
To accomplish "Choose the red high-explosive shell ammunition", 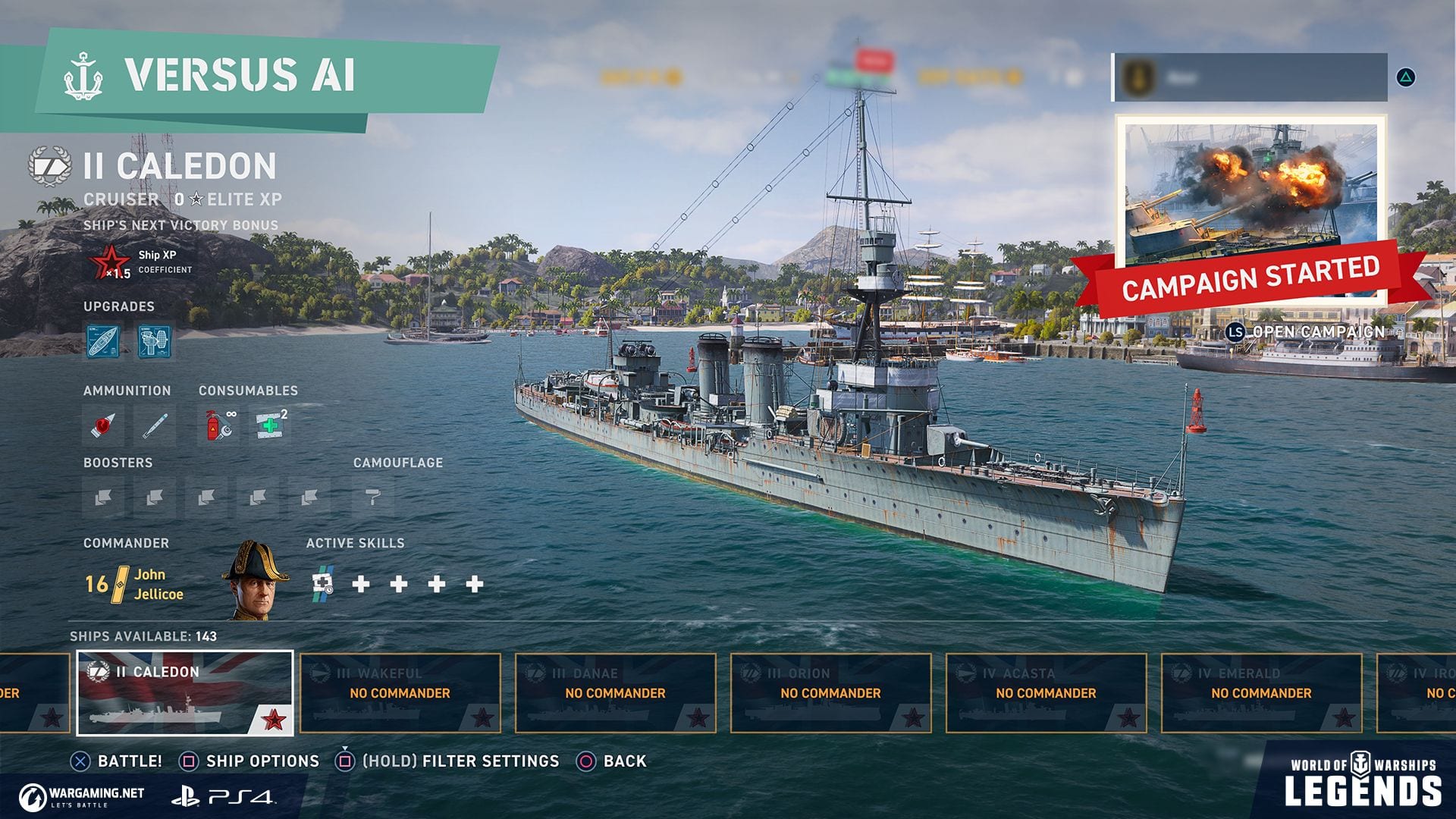I will click(x=103, y=425).
